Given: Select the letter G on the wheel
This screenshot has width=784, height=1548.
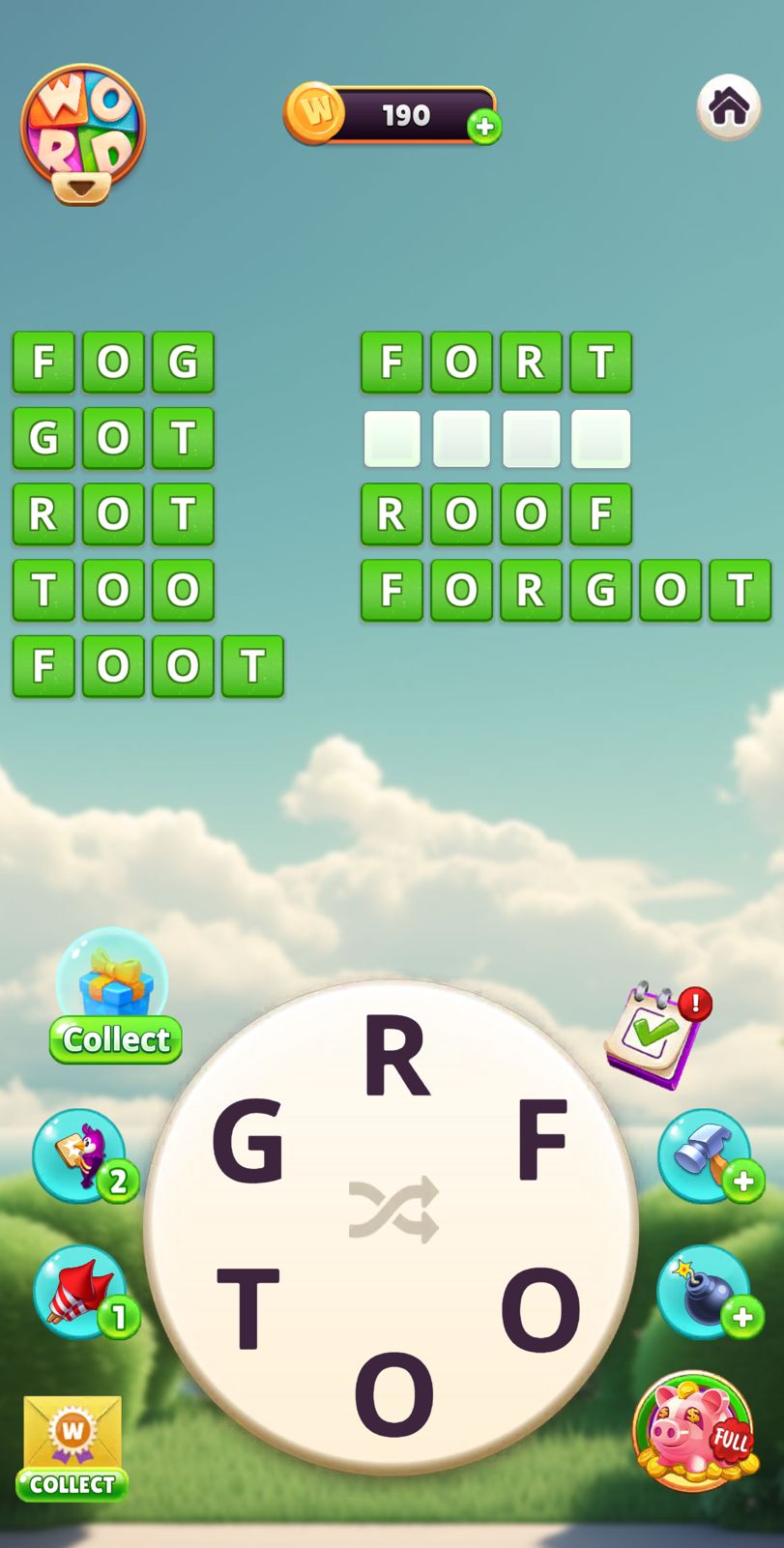Looking at the screenshot, I should point(247,1142).
